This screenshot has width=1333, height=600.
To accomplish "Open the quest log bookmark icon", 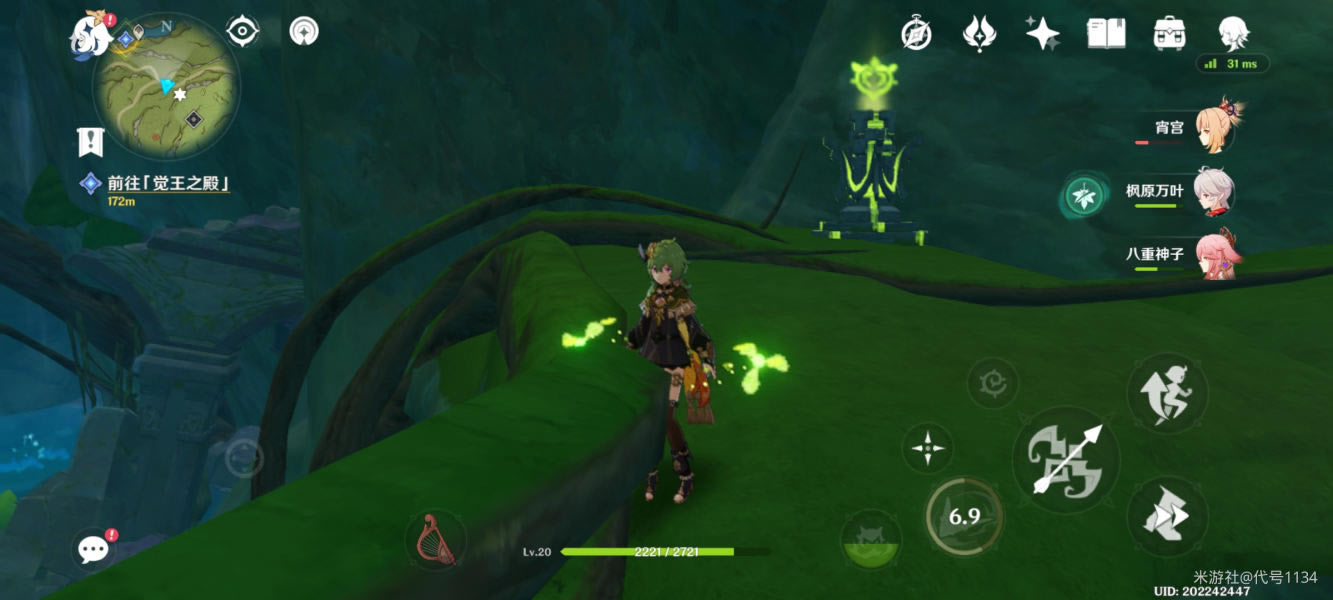I will 91,142.
